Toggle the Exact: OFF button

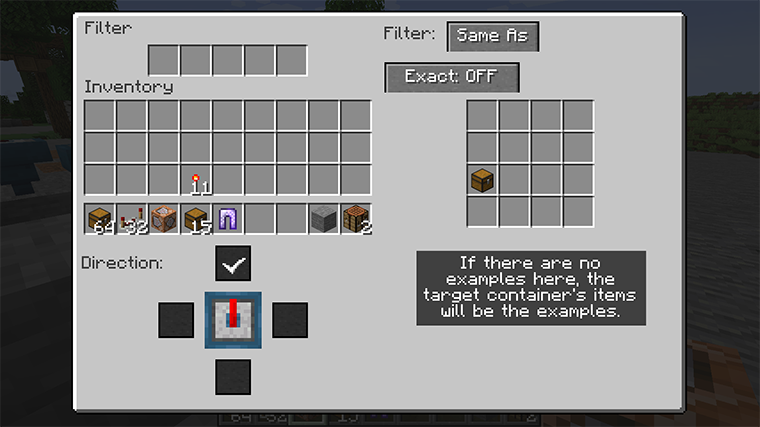[452, 77]
